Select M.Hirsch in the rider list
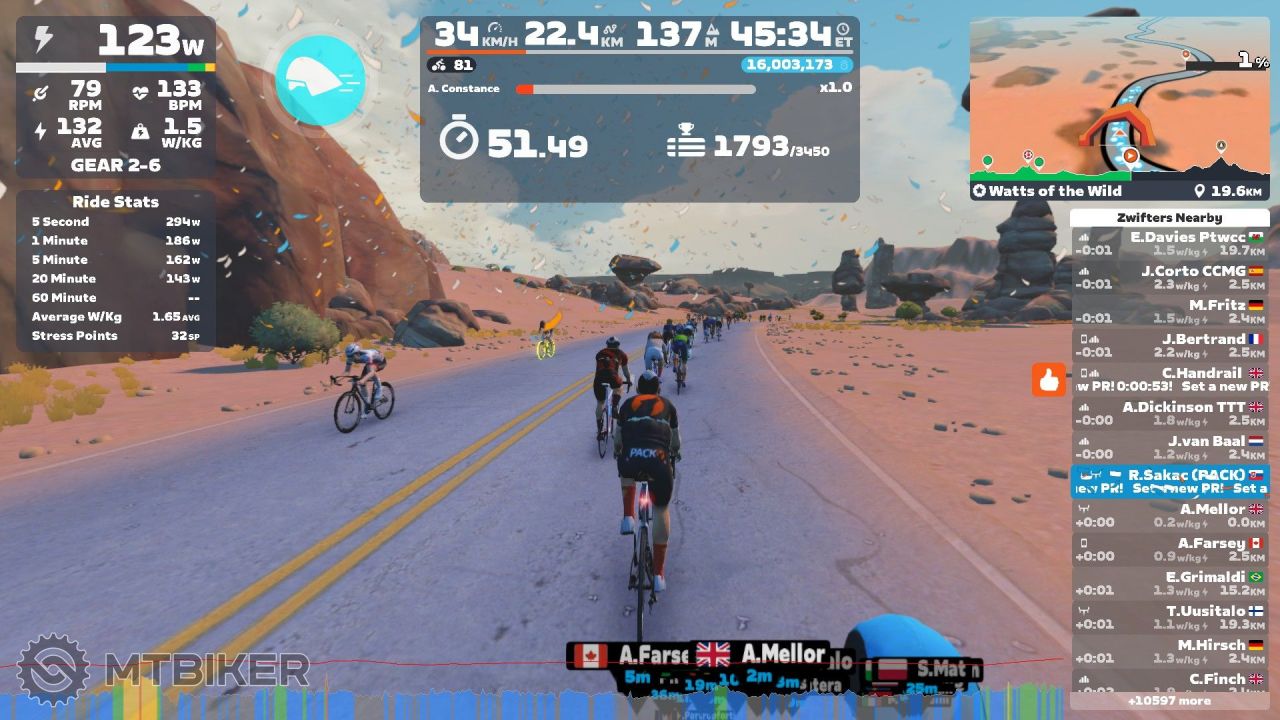The height and width of the screenshot is (720, 1280). coord(1169,652)
